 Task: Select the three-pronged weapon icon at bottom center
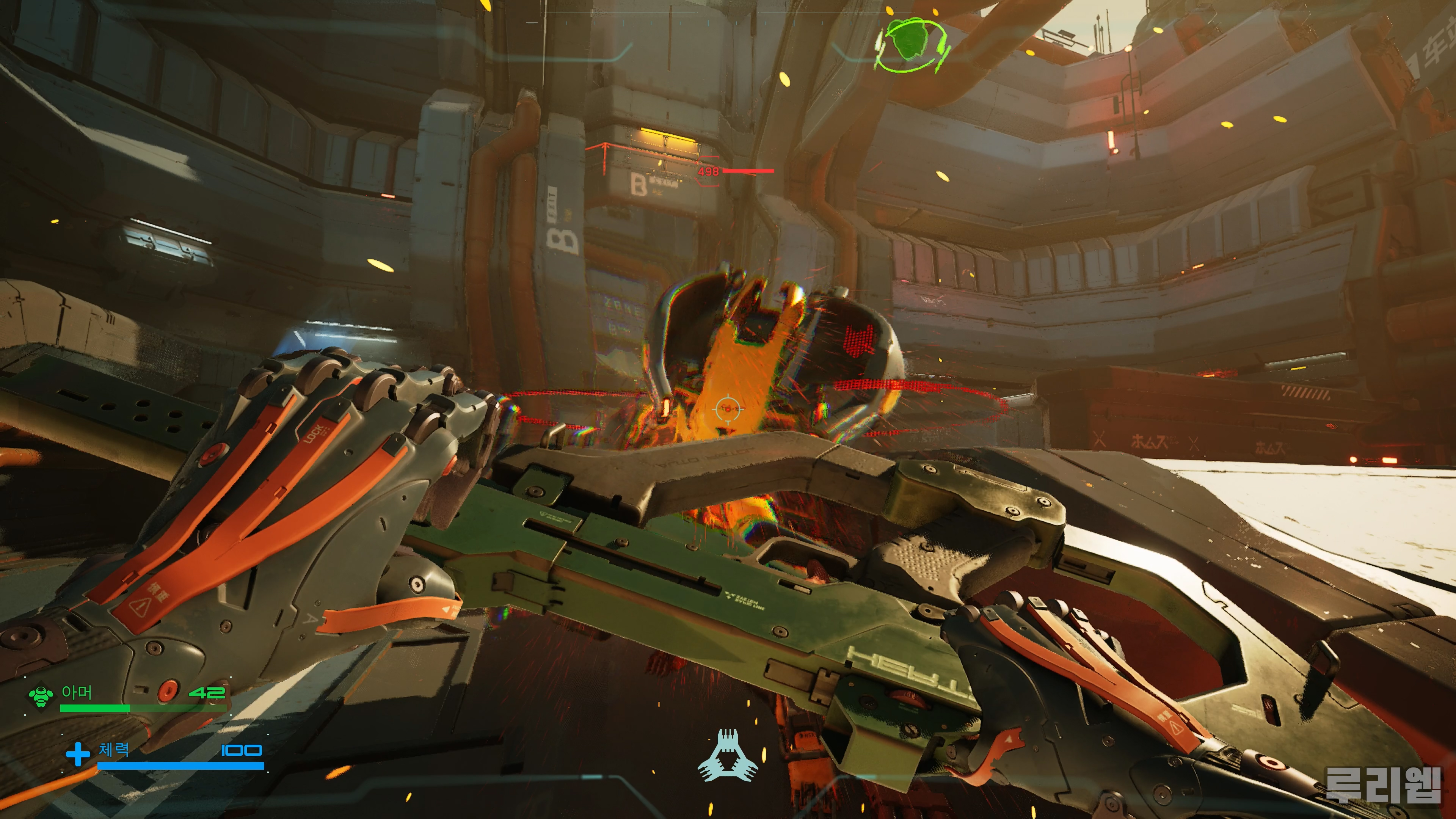(727, 755)
